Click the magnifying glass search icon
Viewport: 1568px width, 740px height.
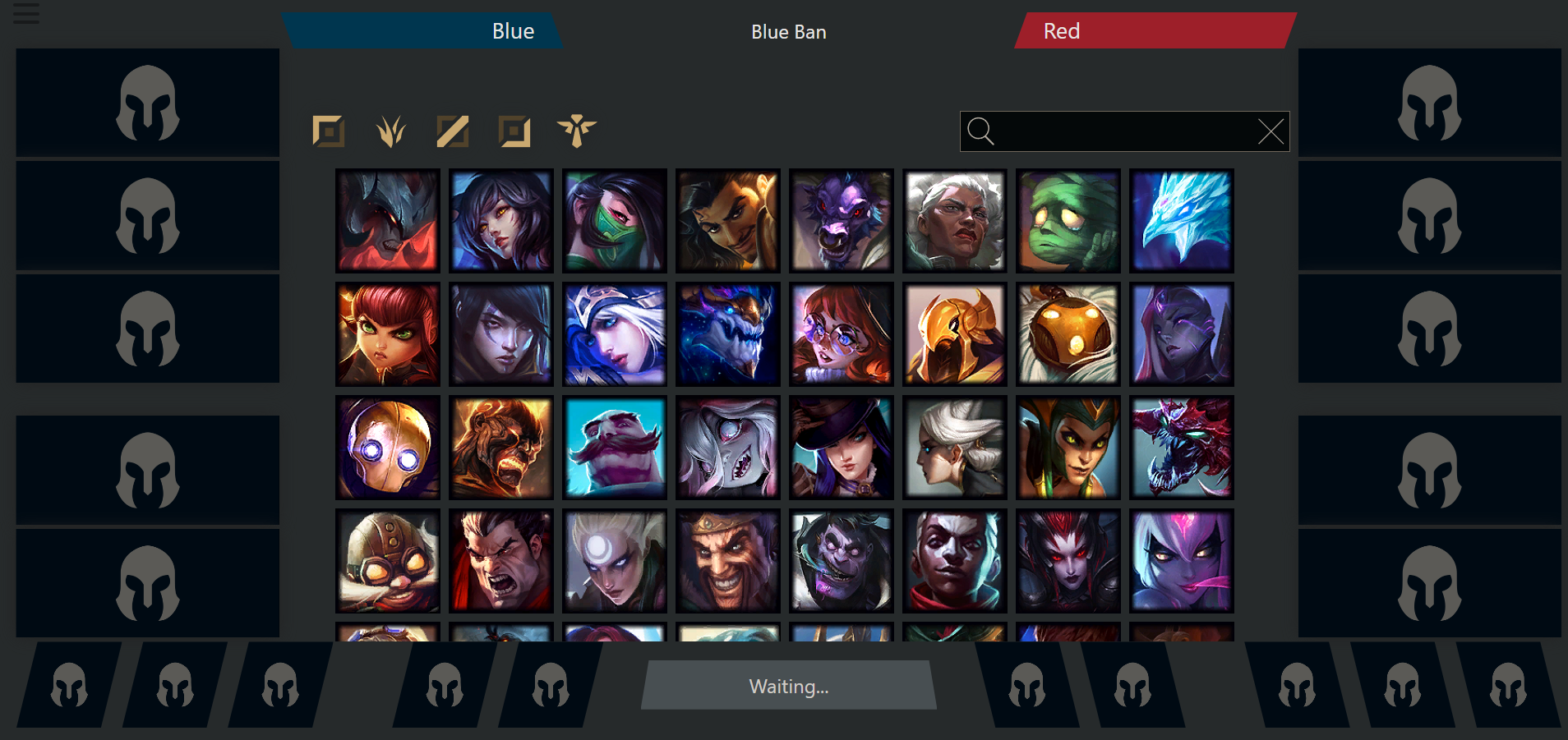coord(982,131)
